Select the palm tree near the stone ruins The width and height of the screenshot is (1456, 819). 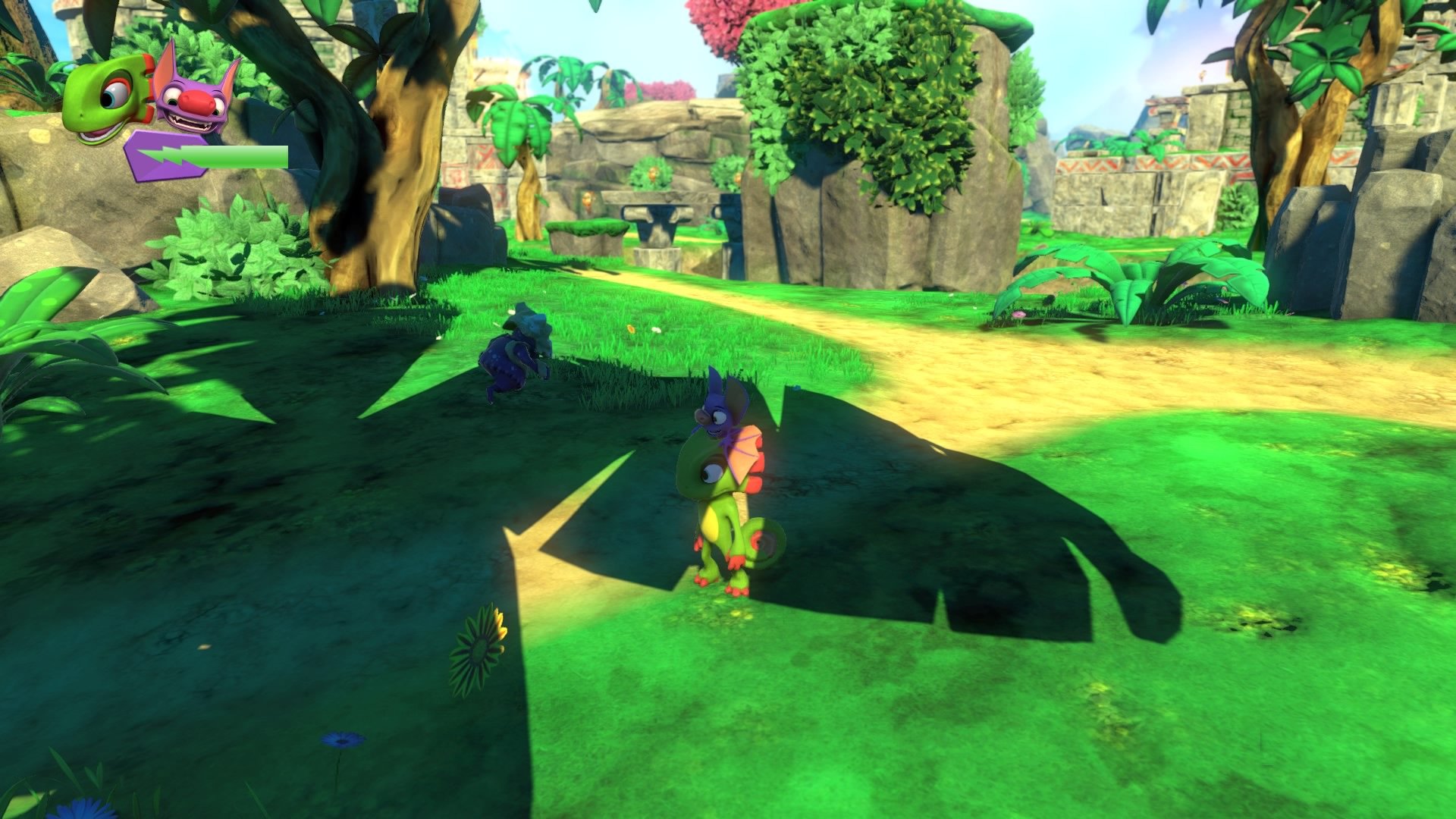(516, 136)
